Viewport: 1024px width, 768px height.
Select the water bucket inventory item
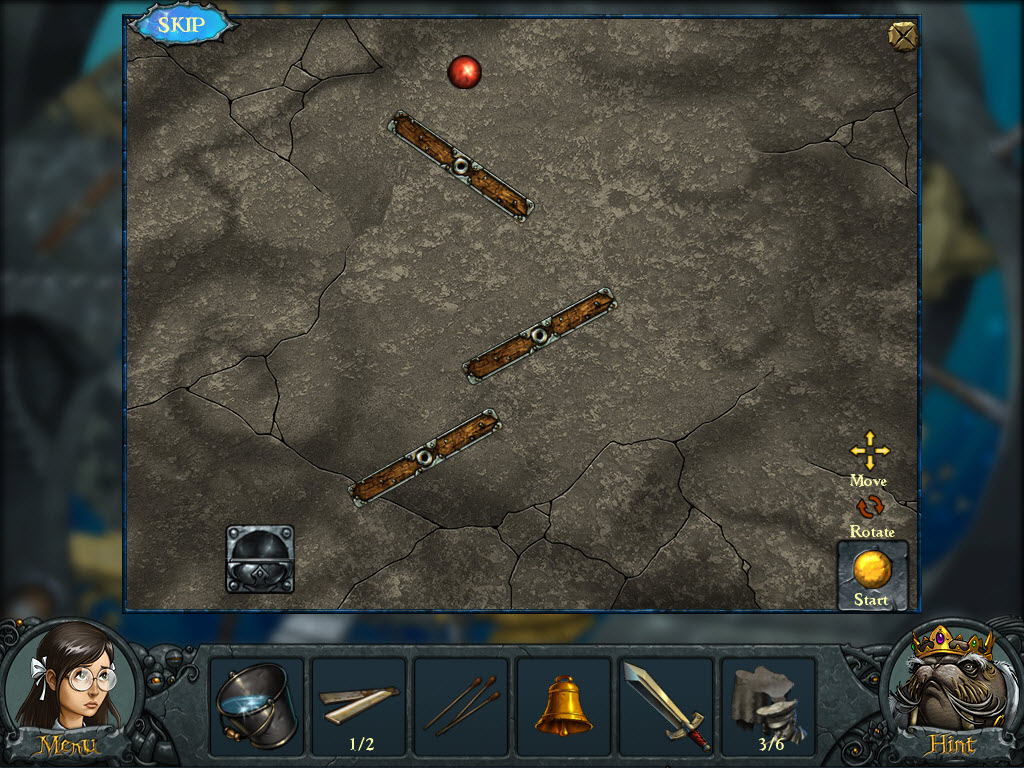[x=256, y=706]
